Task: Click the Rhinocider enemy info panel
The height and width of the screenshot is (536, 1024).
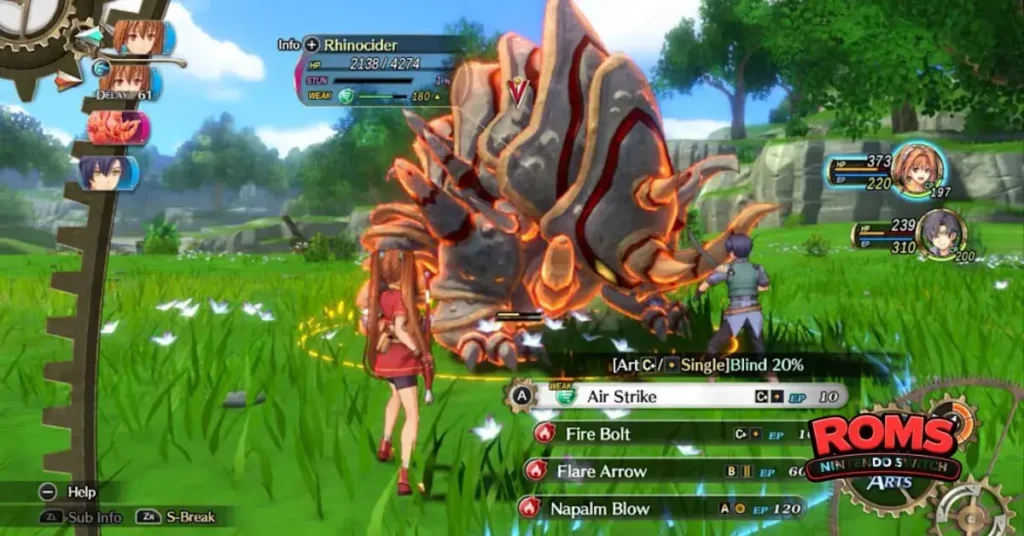Action: 375,72
